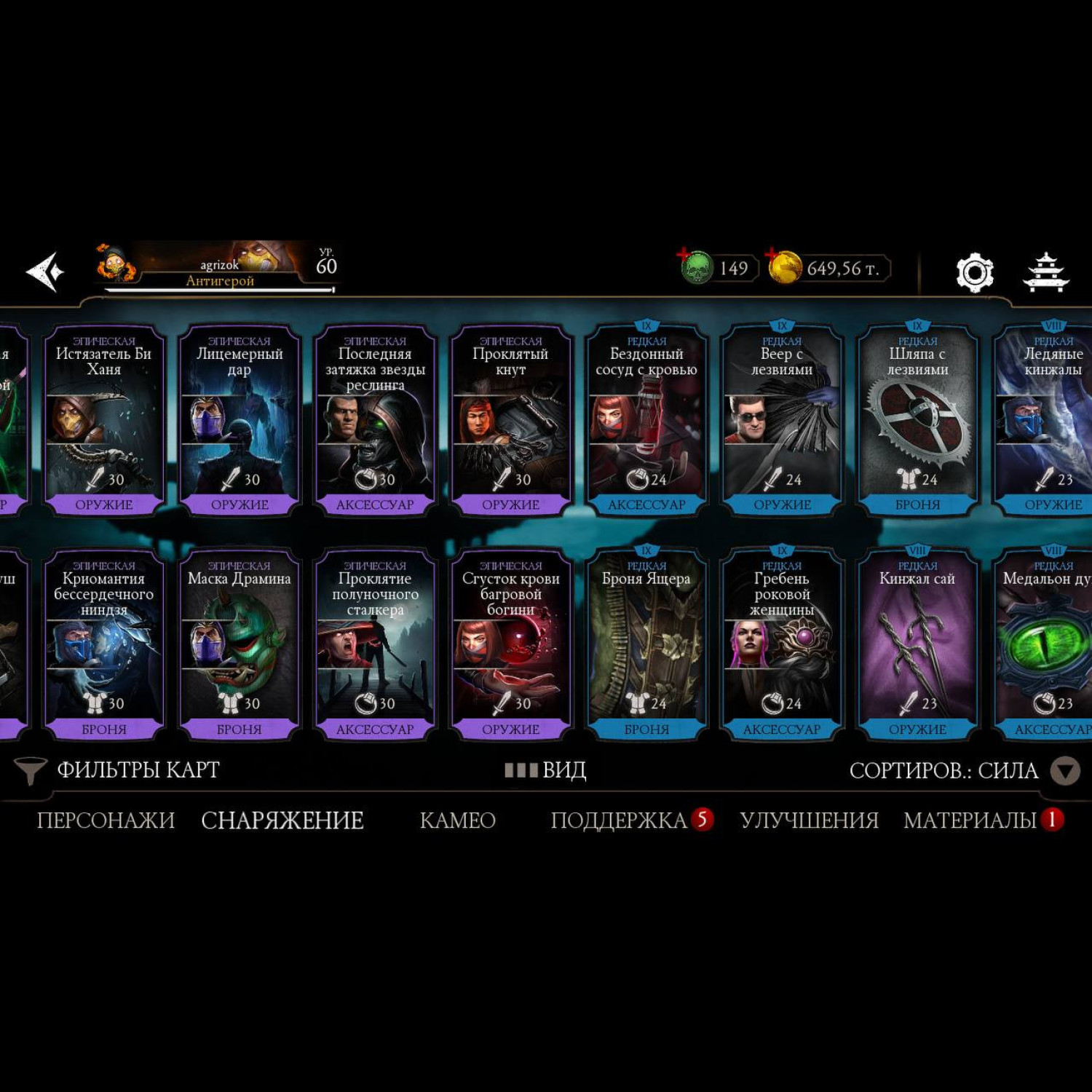
Task: Pick the Кинжал сай weapon card
Action: tap(917, 644)
